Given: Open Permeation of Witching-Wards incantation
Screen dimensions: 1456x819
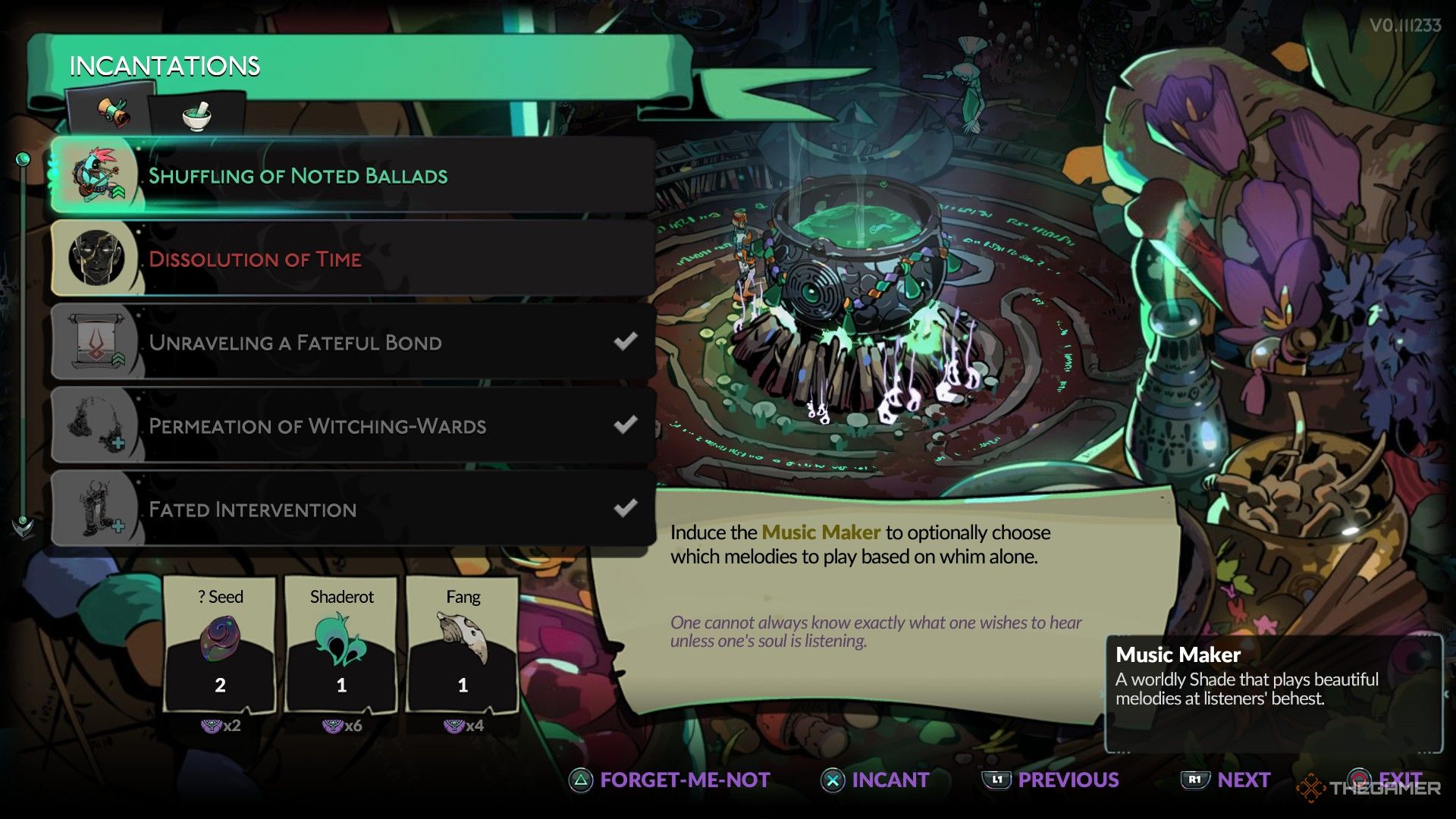Looking at the screenshot, I should coord(353,426).
